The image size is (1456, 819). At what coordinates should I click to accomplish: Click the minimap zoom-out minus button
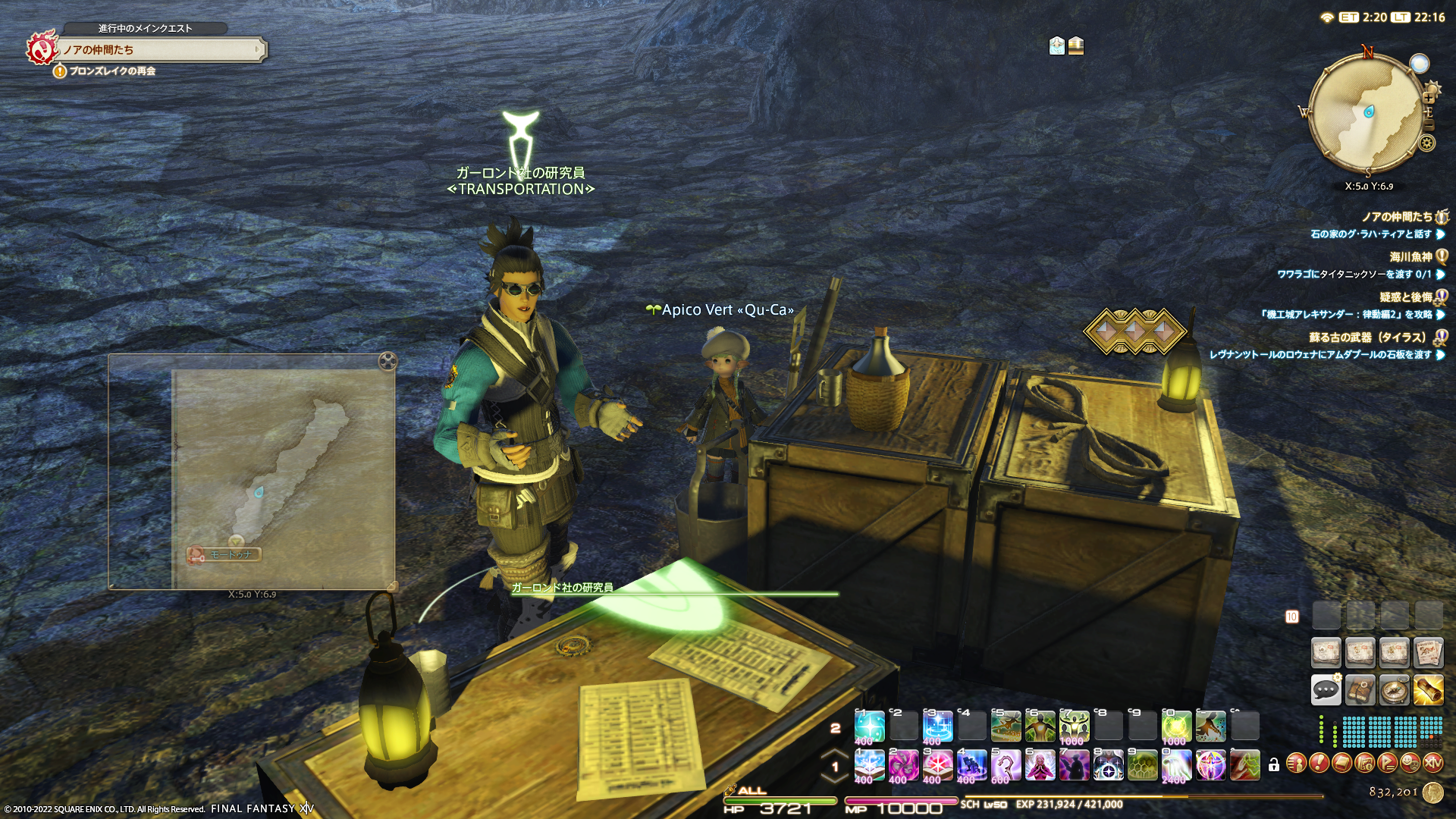click(1429, 125)
